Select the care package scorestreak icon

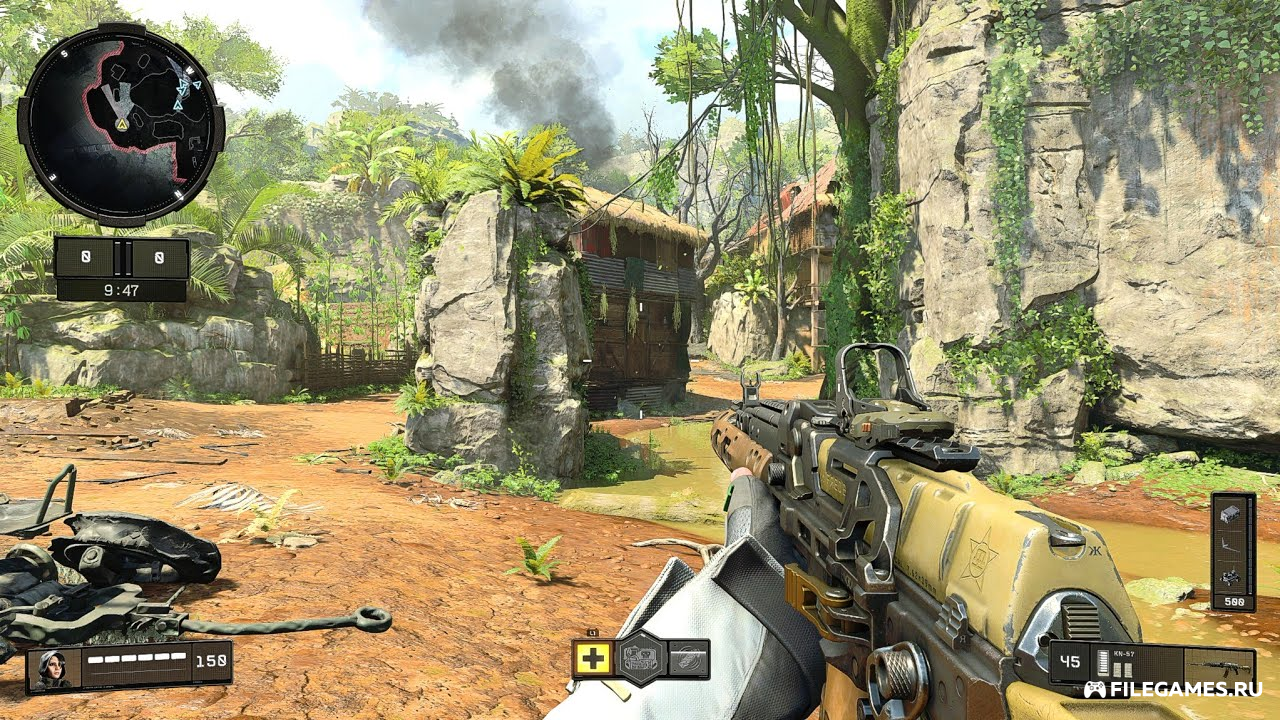(1232, 513)
